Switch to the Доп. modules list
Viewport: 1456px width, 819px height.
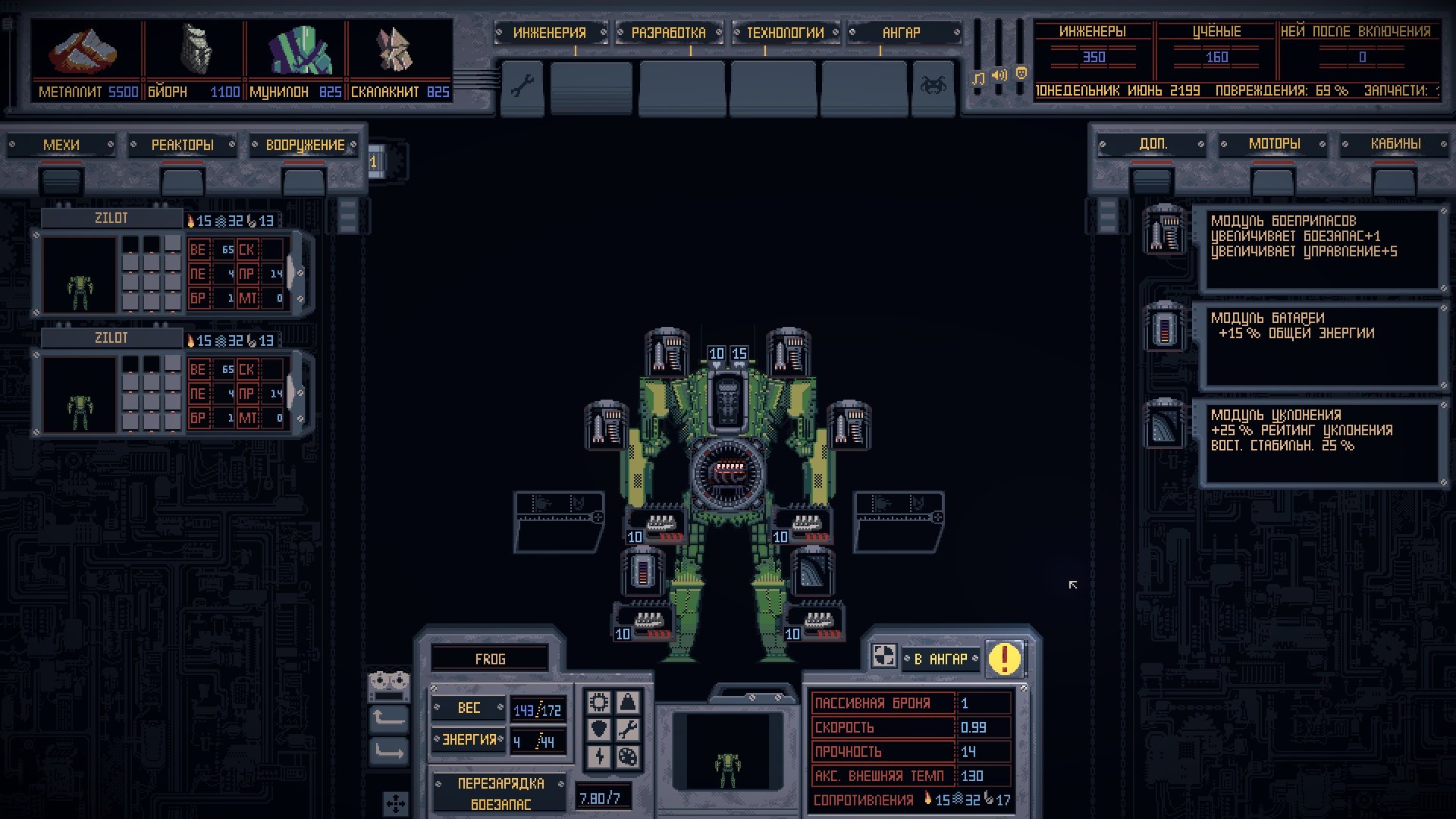click(1152, 144)
